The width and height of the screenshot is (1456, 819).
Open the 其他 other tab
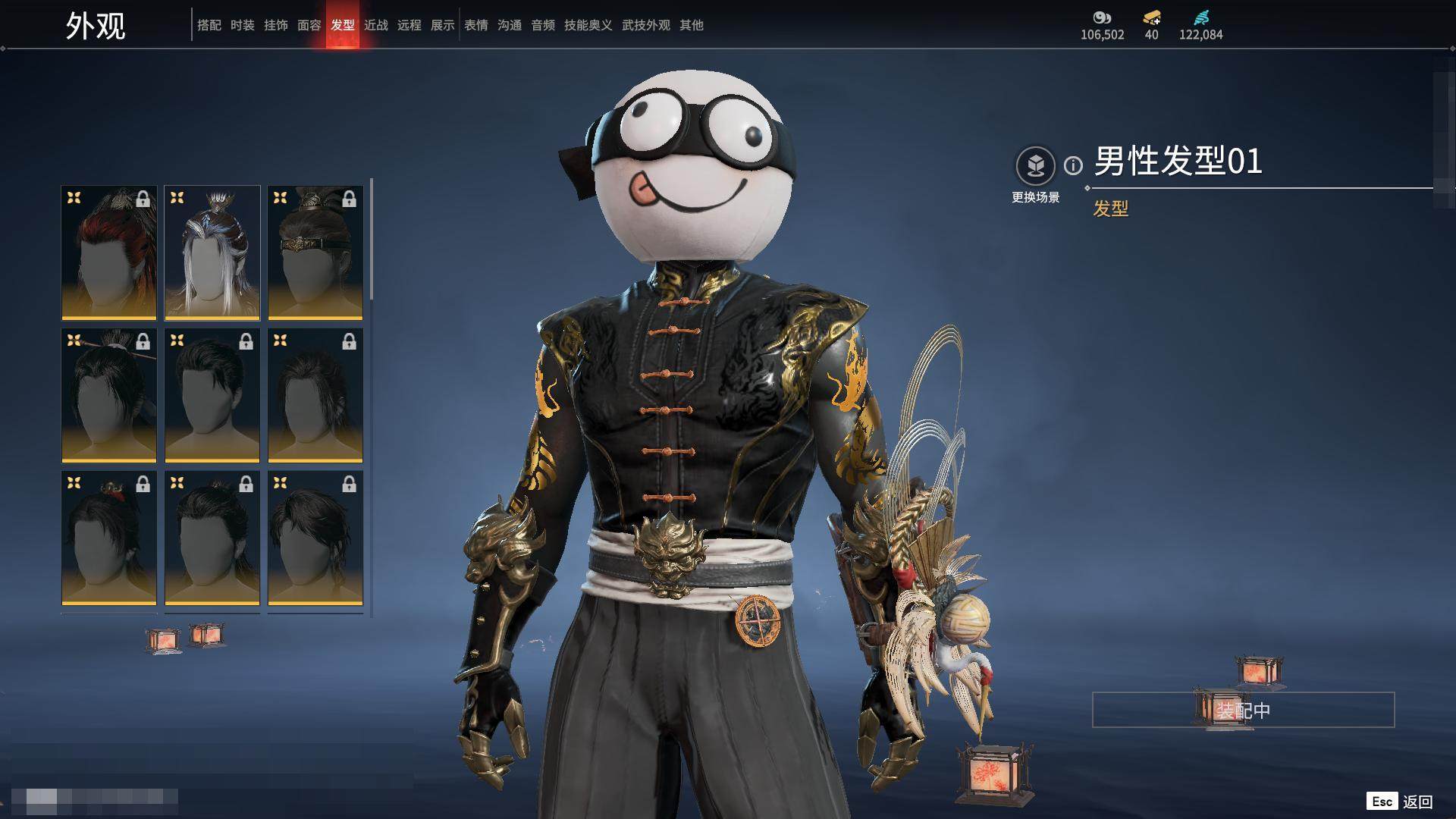[691, 25]
